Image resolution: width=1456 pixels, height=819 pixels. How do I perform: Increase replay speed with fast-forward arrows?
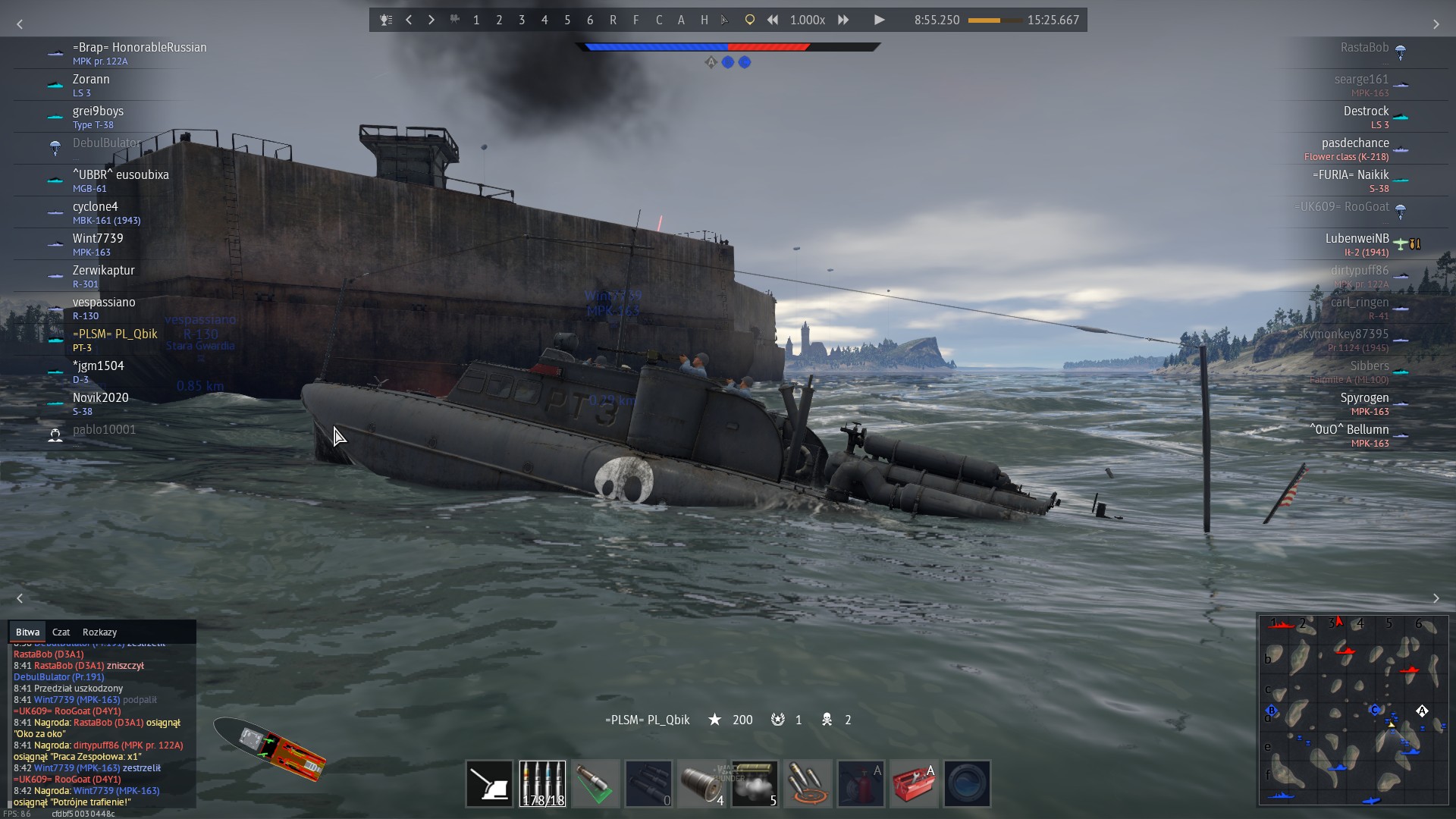(x=843, y=20)
